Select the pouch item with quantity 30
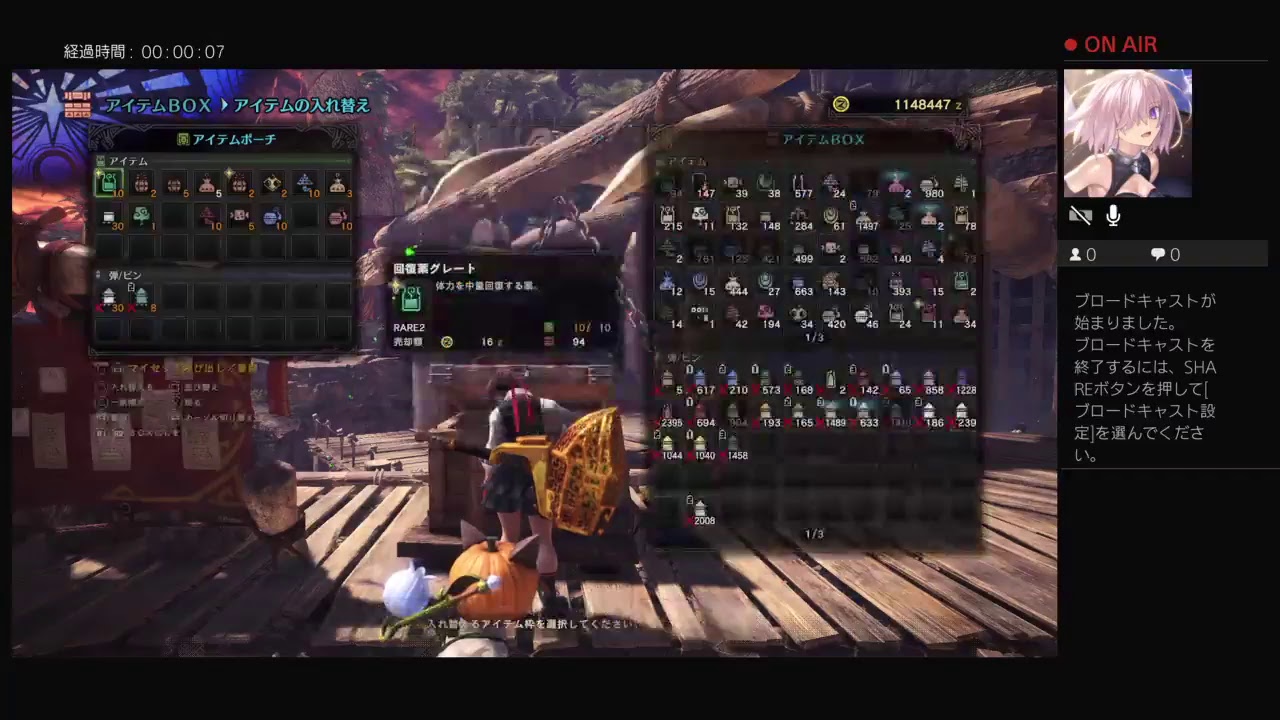The width and height of the screenshot is (1280, 720). [x=109, y=218]
